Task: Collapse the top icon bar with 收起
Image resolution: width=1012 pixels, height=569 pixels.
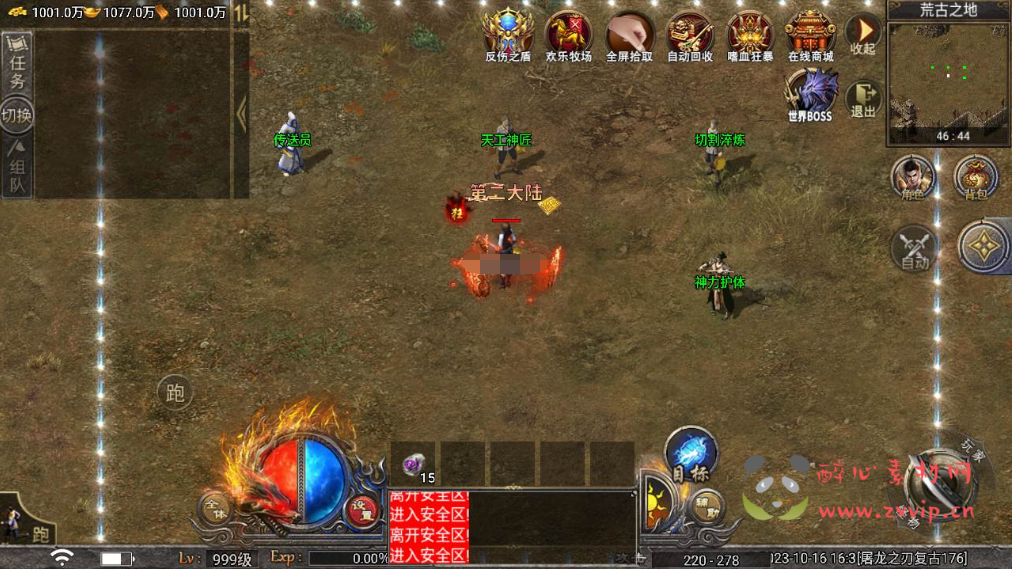Action: 862,35
